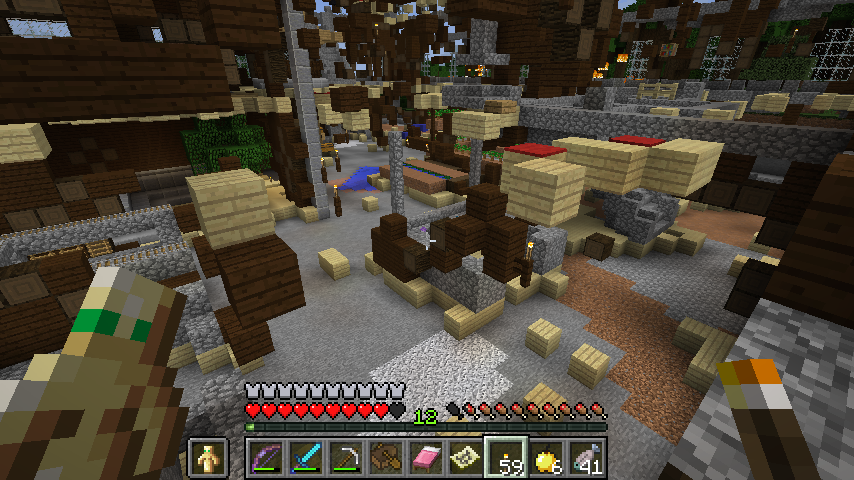Screen dimensions: 854x480
Task: Choose the map item slot
Action: click(x=466, y=459)
